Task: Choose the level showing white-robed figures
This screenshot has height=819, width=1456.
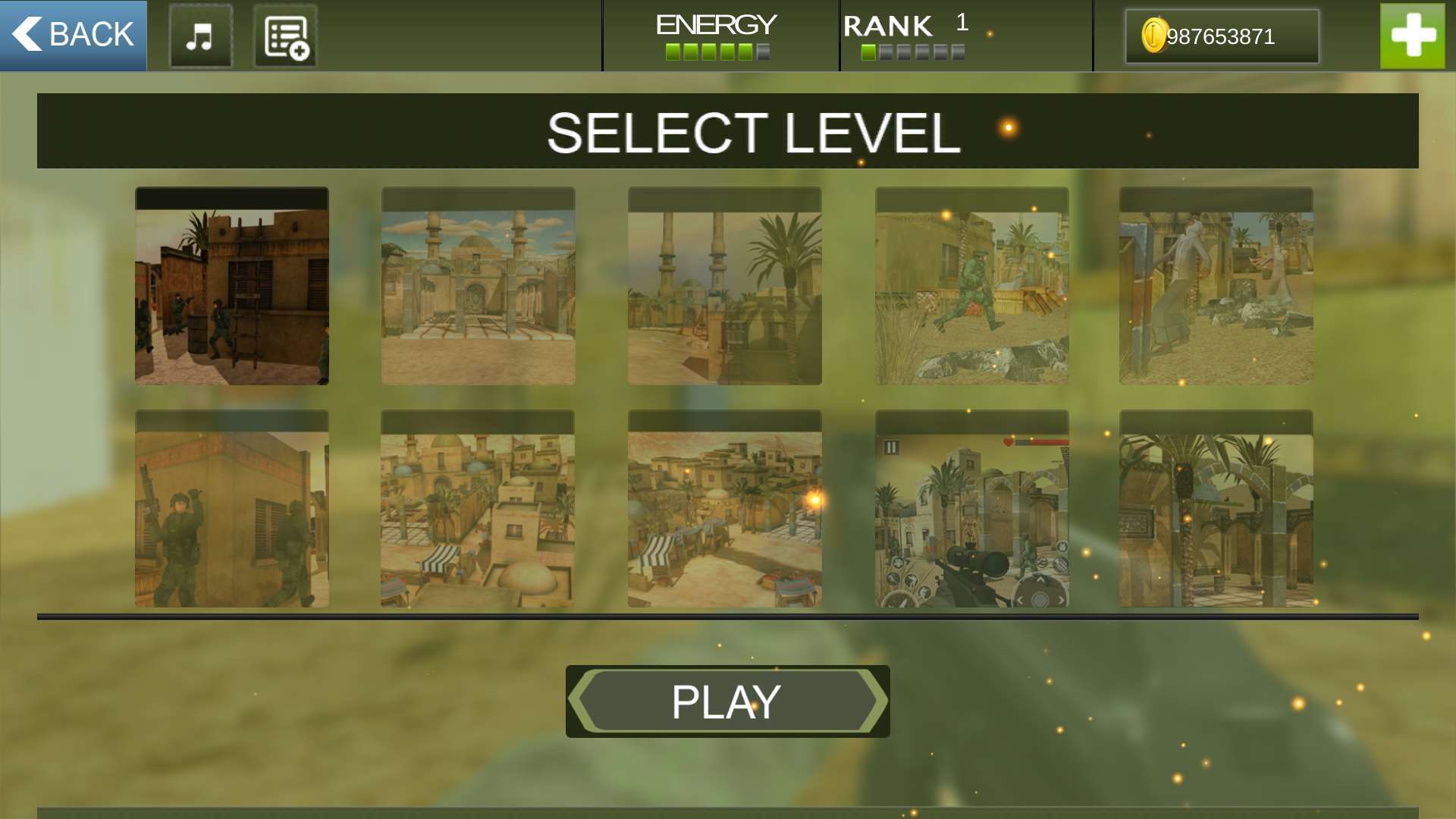Action: [x=1216, y=287]
